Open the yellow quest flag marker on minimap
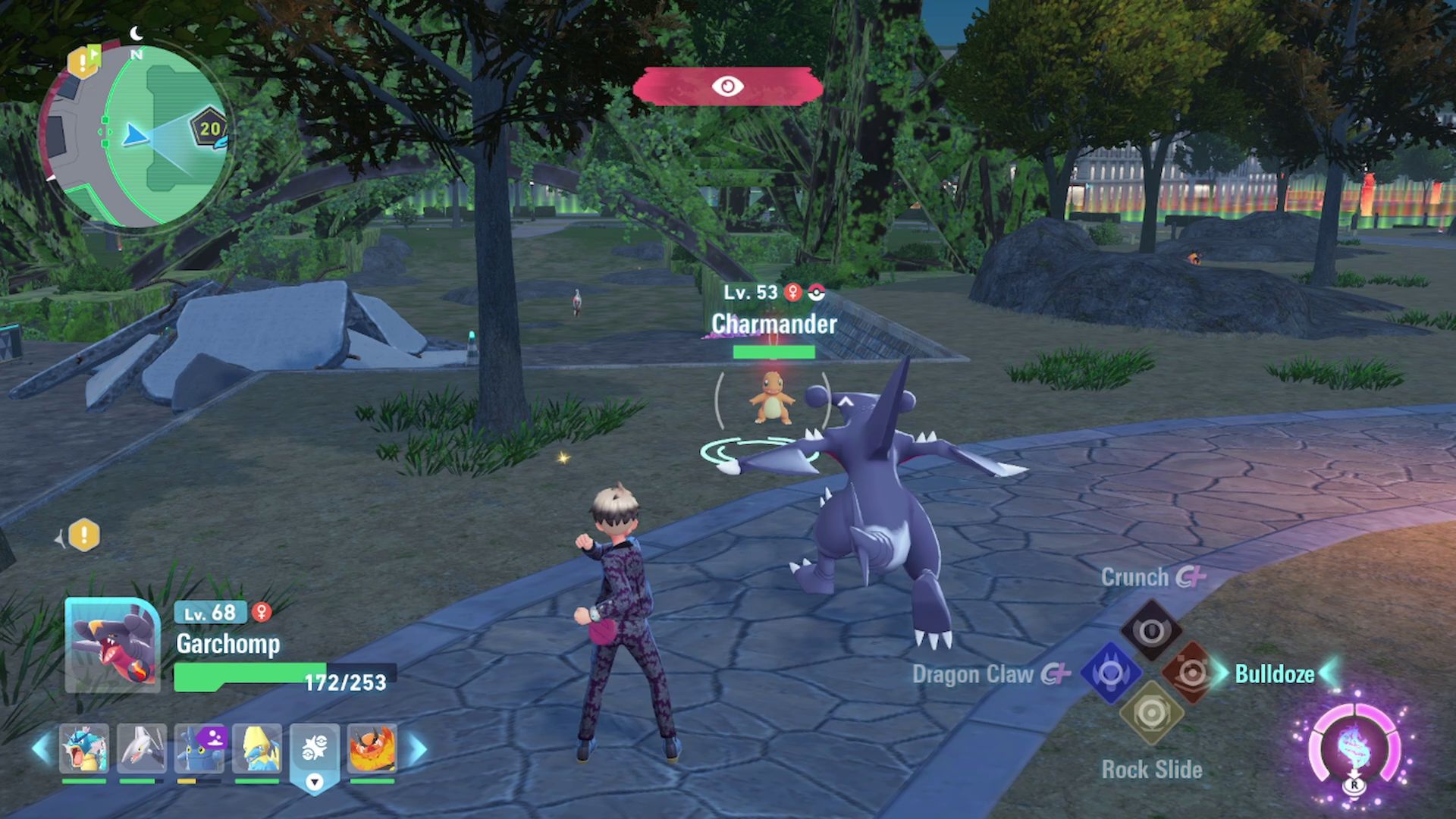Viewport: 1456px width, 819px height. pos(83,61)
